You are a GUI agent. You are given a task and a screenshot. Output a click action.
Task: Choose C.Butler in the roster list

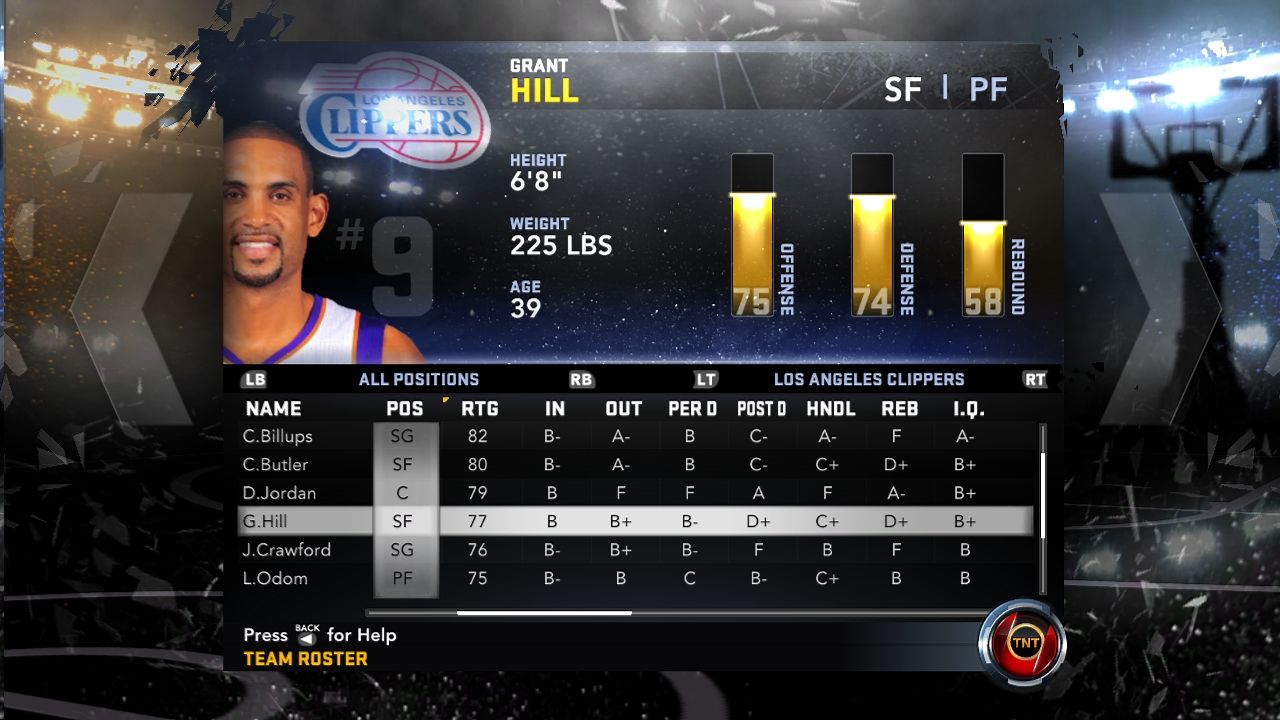[x=276, y=464]
